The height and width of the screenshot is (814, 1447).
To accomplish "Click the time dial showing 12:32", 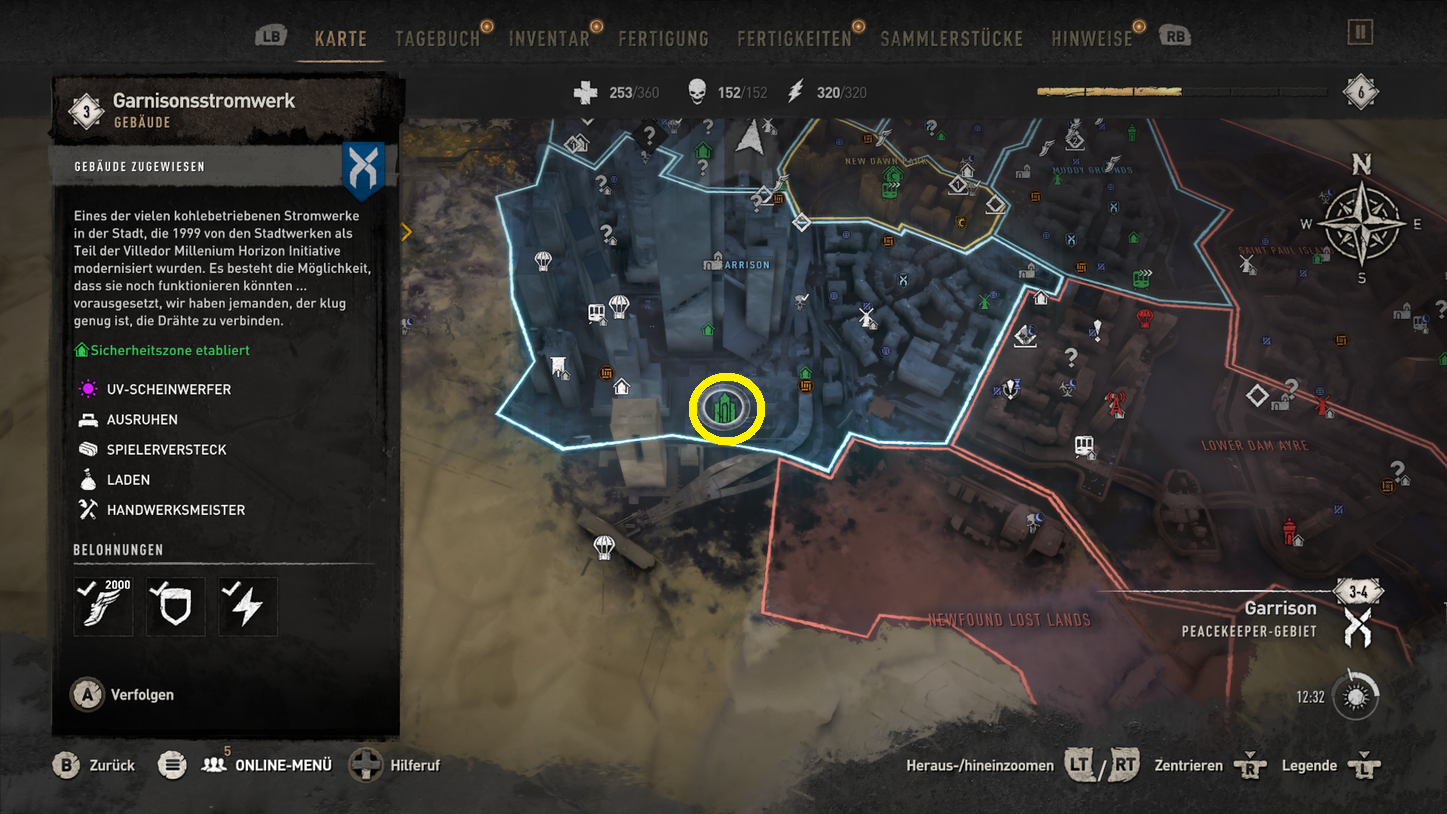I will pyautogui.click(x=1356, y=697).
